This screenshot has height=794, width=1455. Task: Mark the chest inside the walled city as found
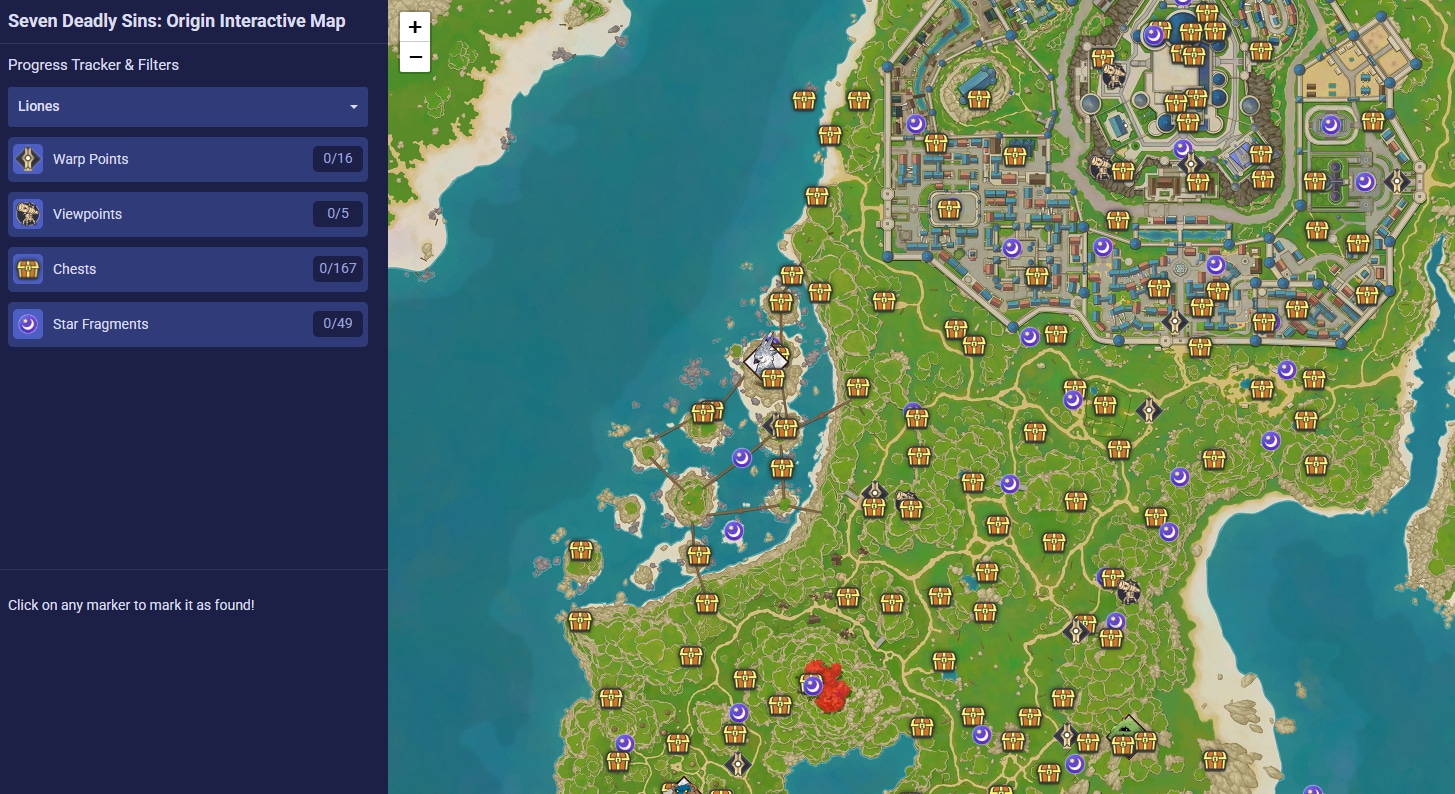tap(947, 211)
